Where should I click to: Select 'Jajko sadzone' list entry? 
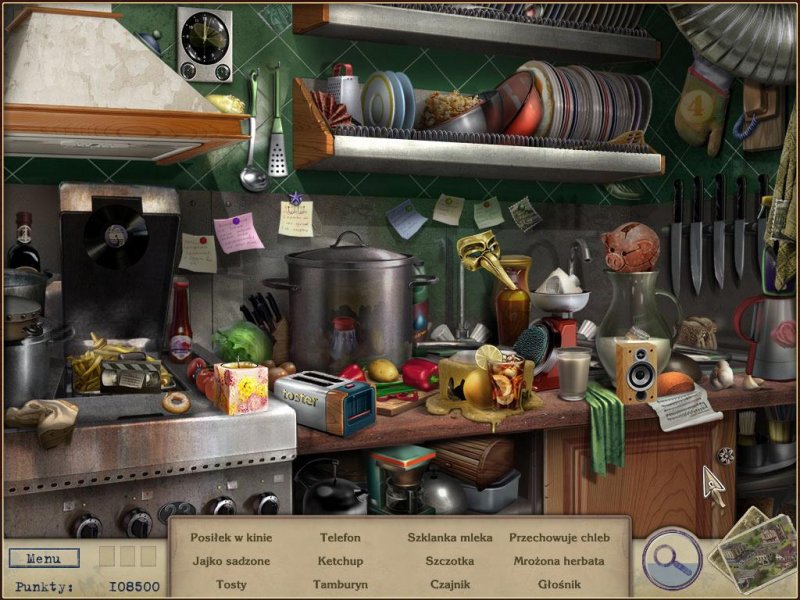click(x=231, y=561)
